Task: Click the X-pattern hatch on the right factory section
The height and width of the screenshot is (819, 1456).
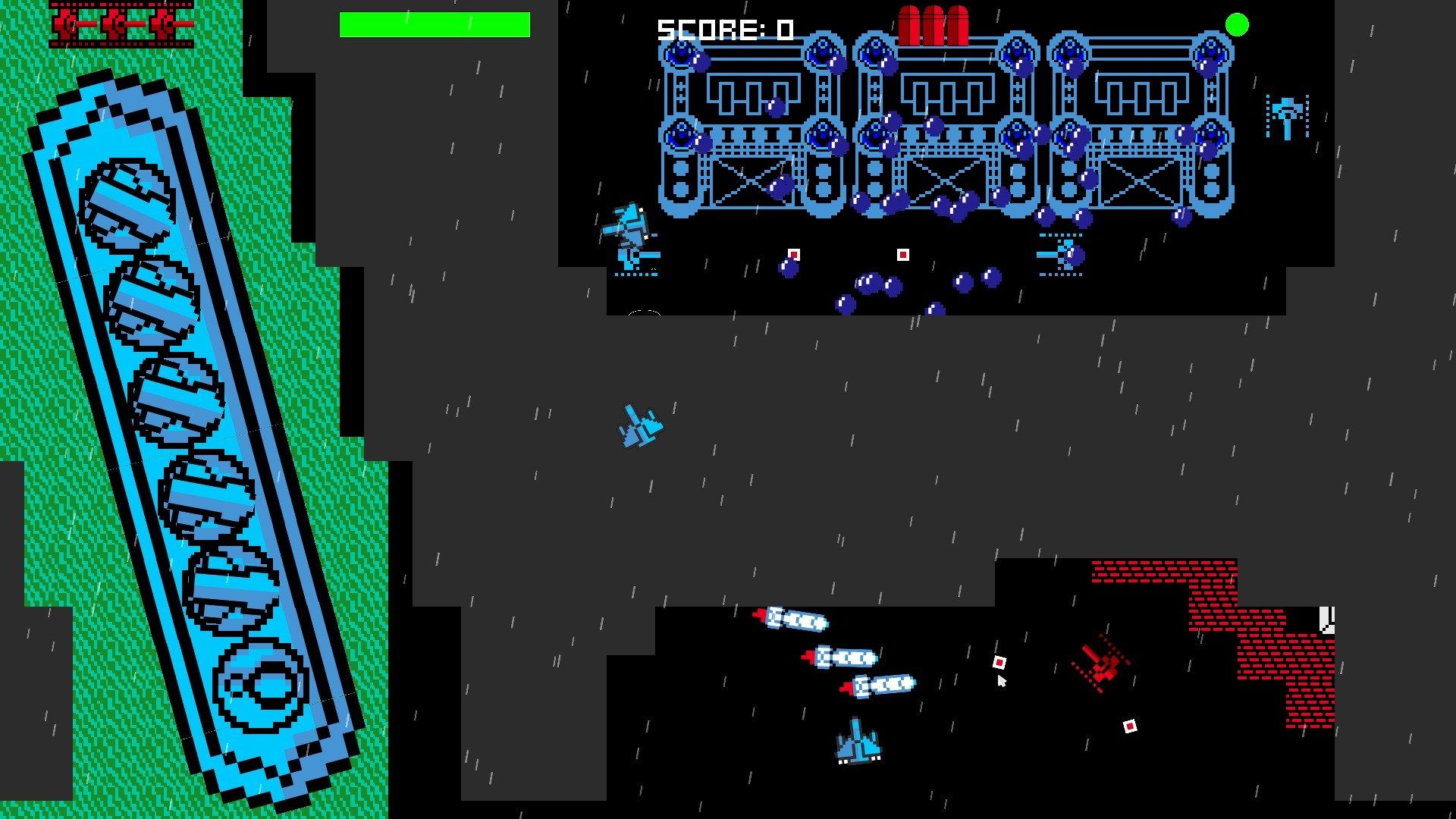Action: coord(1139,182)
